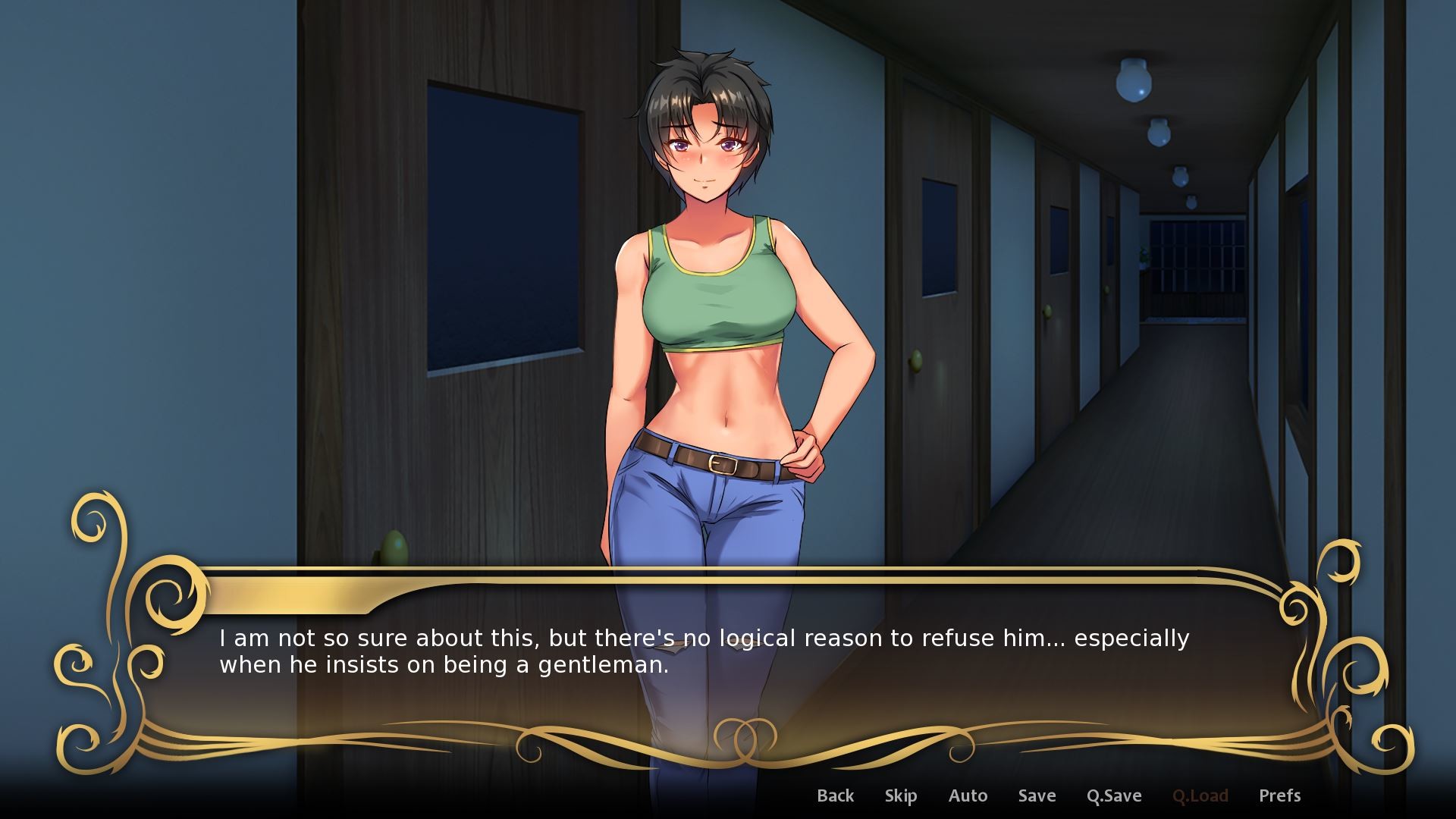
Task: Roll back to previous dialogue with Back
Action: [x=835, y=795]
